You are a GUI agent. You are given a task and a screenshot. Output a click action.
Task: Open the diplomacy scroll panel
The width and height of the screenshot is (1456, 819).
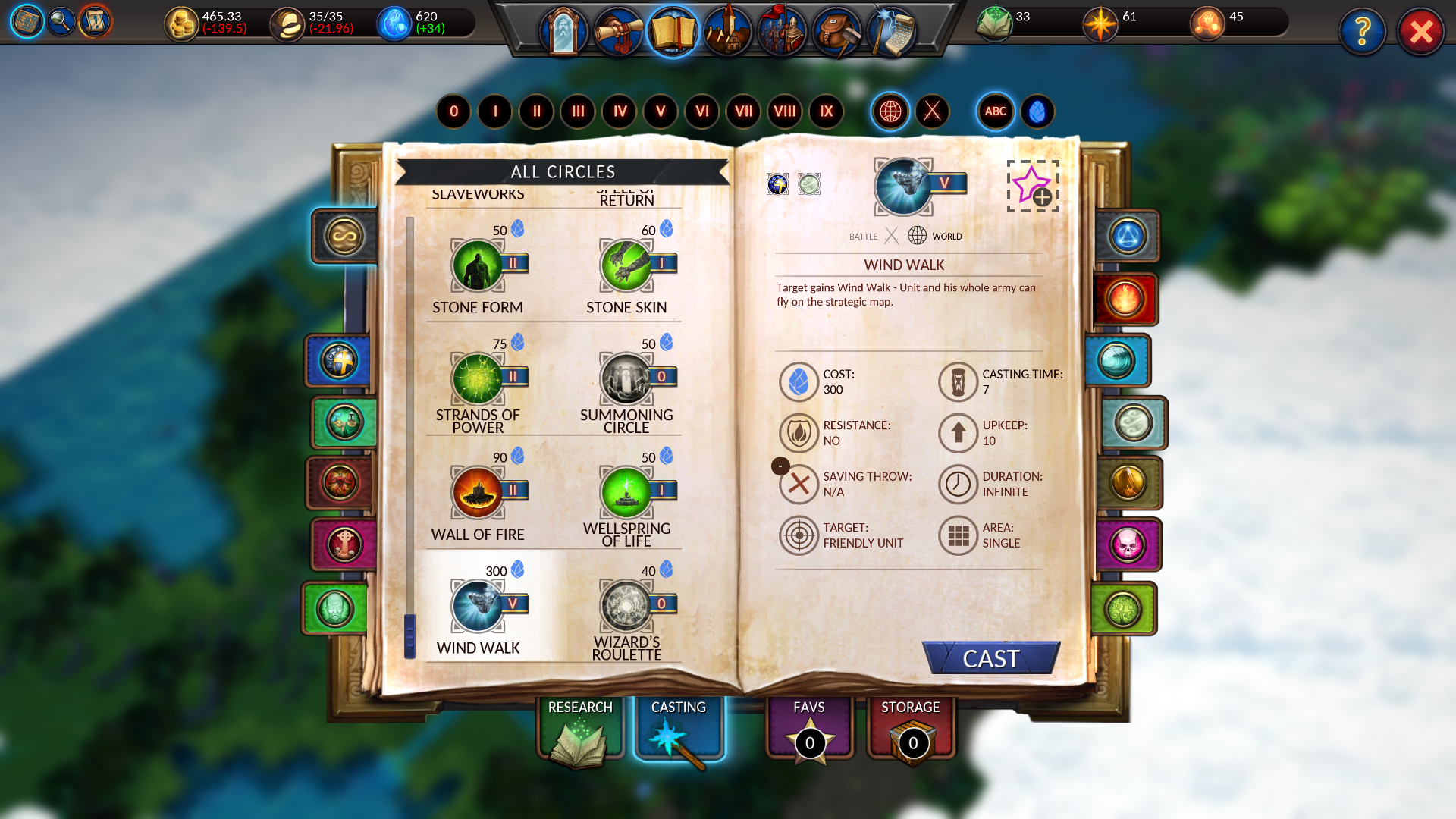(x=616, y=32)
